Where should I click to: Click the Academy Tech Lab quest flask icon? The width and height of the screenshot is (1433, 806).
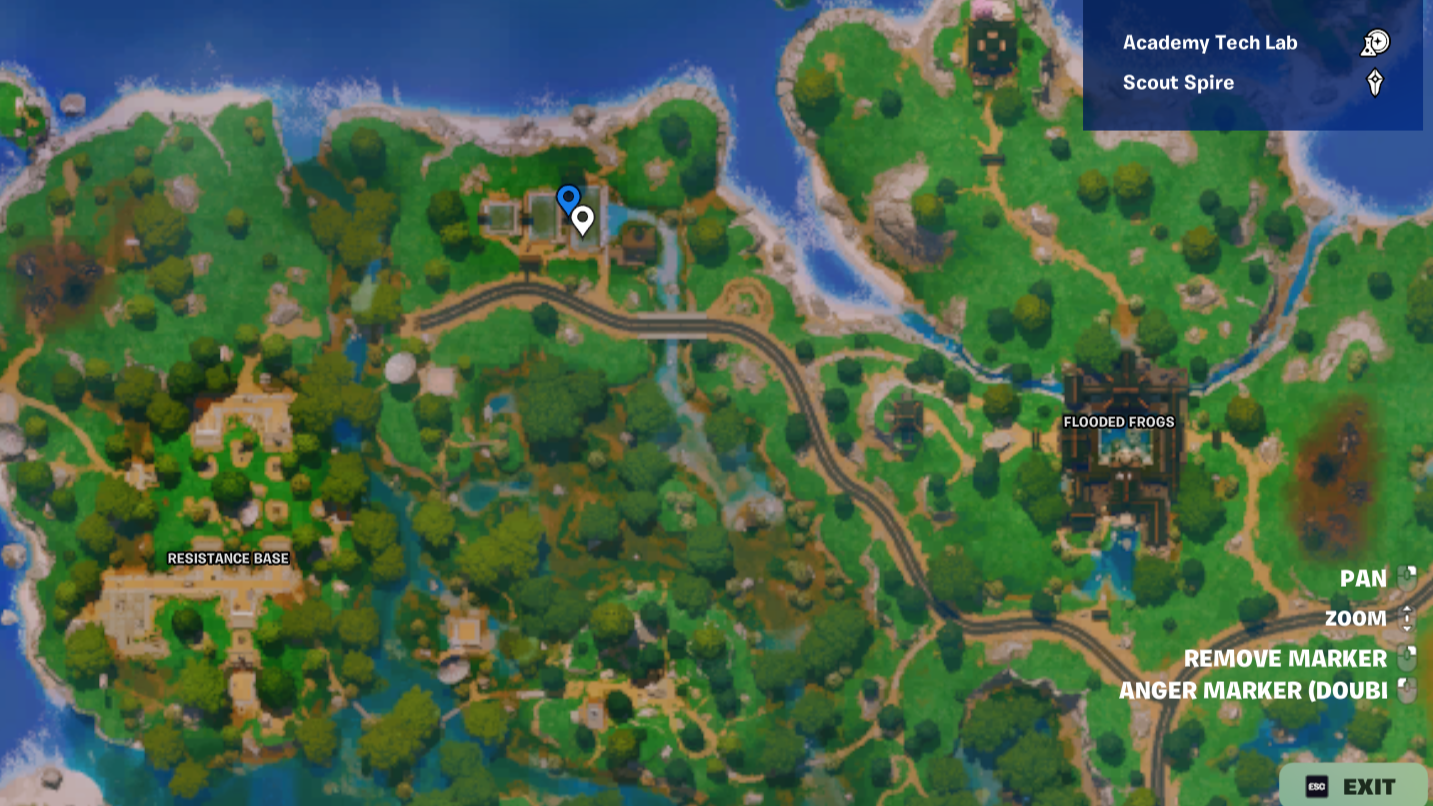pos(1374,42)
